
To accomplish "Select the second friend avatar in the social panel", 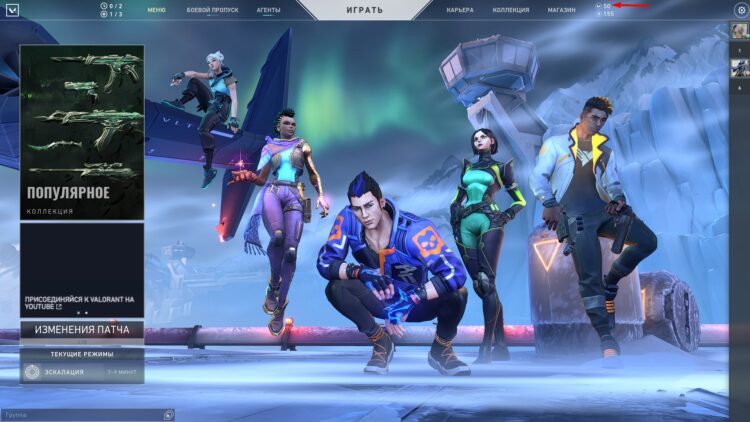I will click(739, 68).
